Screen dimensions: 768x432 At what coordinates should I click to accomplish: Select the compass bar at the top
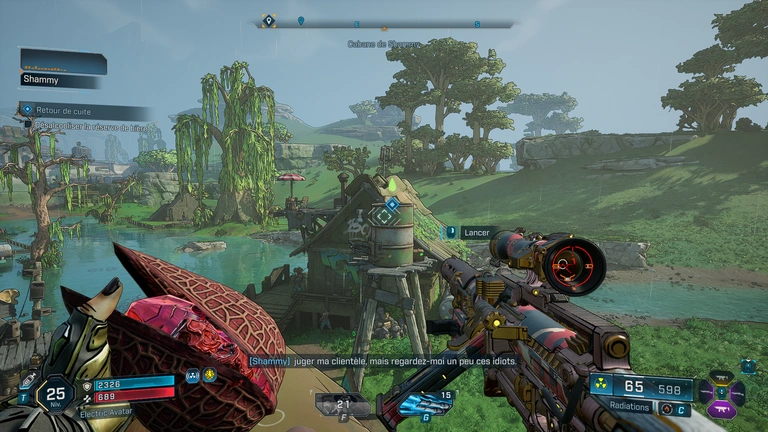tap(384, 22)
